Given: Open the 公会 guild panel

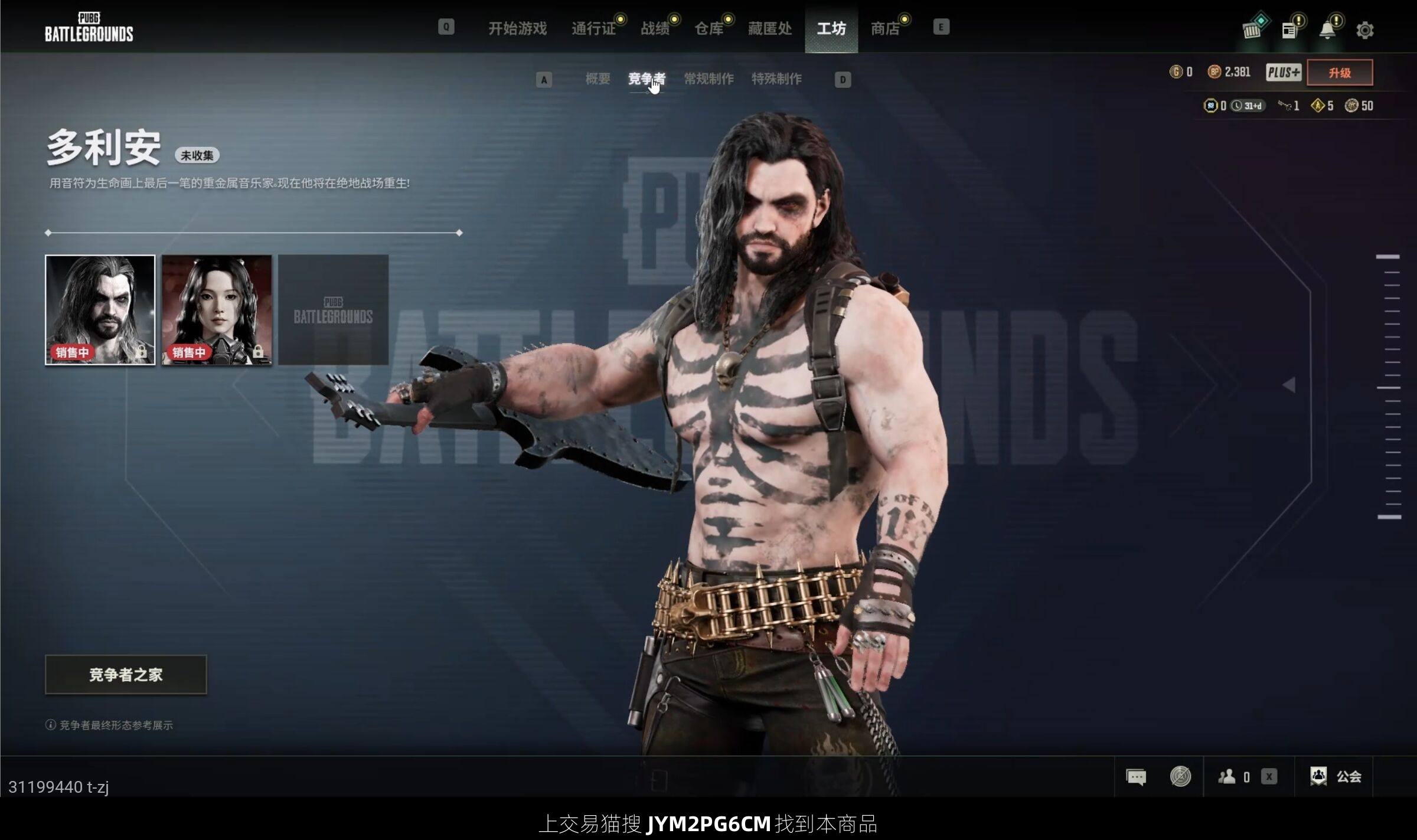Looking at the screenshot, I should [x=1336, y=777].
